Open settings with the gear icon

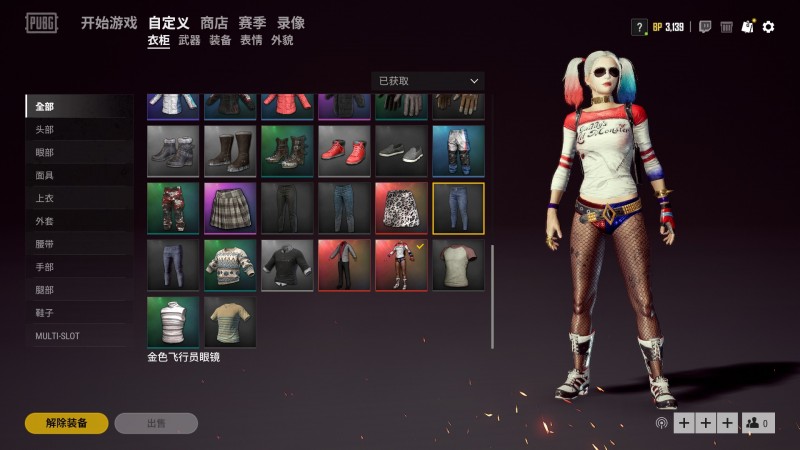point(768,27)
